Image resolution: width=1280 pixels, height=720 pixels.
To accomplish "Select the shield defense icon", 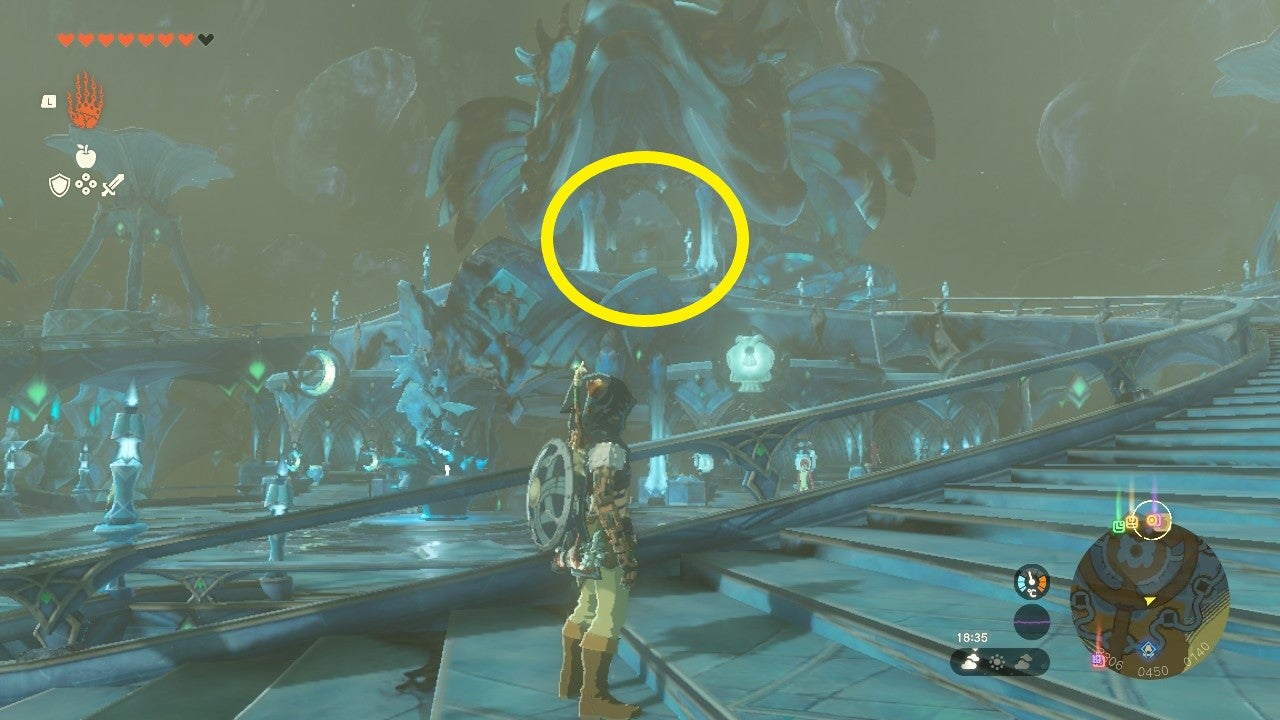I will (x=58, y=185).
